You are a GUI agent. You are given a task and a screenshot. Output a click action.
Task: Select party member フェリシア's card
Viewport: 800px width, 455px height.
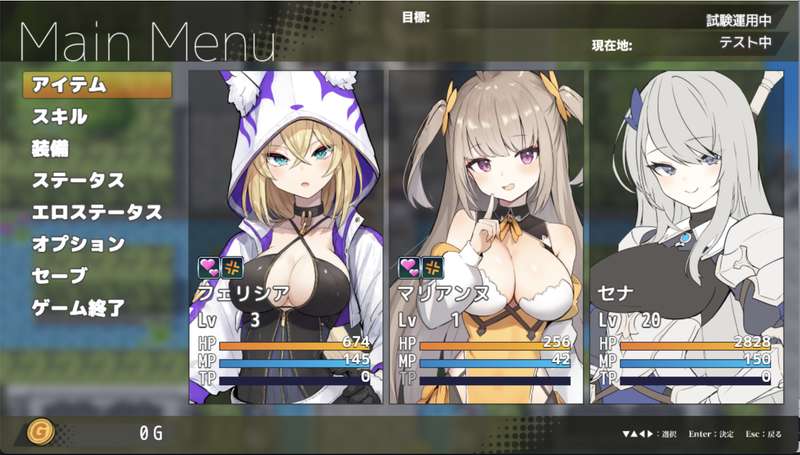(x=286, y=236)
